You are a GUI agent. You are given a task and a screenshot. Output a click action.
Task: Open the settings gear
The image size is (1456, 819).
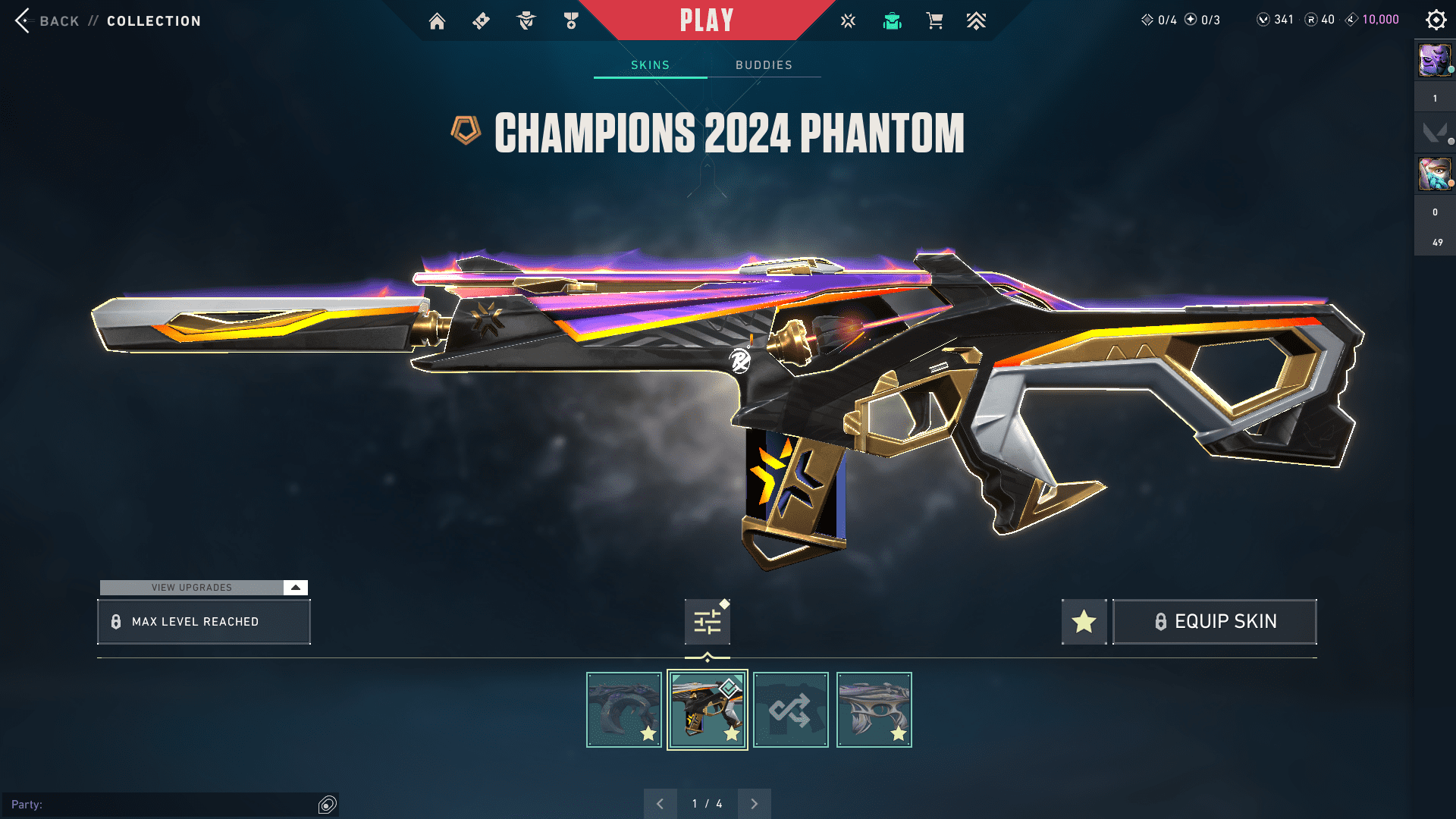pyautogui.click(x=1436, y=20)
